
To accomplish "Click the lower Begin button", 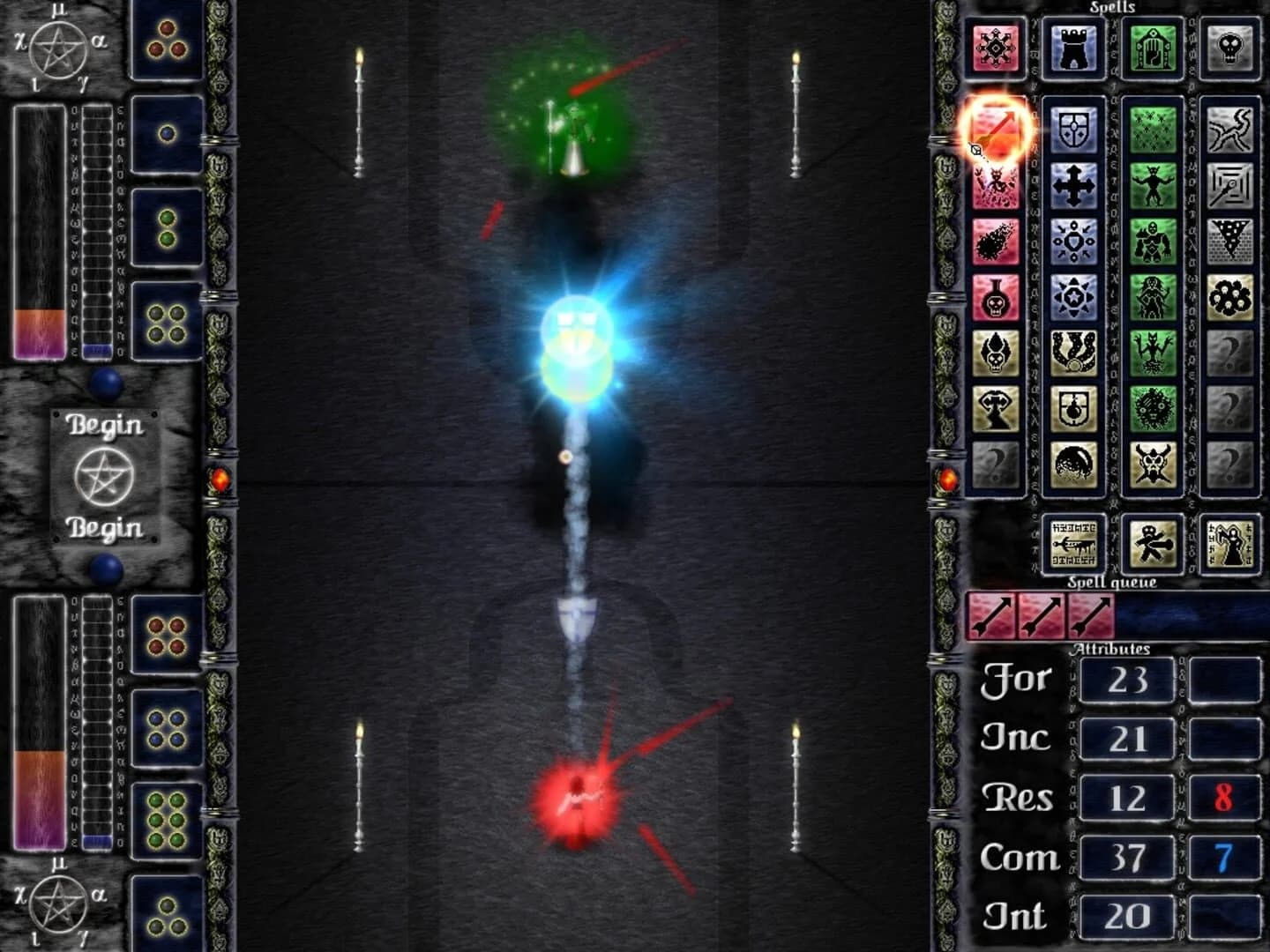I will click(105, 528).
